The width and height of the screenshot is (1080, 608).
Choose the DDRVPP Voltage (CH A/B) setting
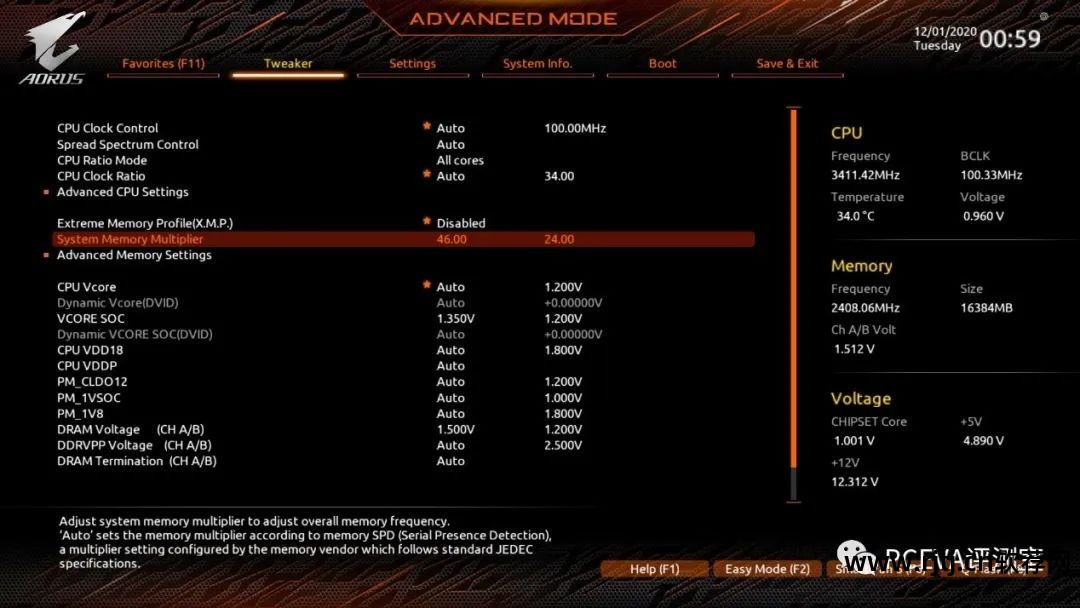[134, 445]
